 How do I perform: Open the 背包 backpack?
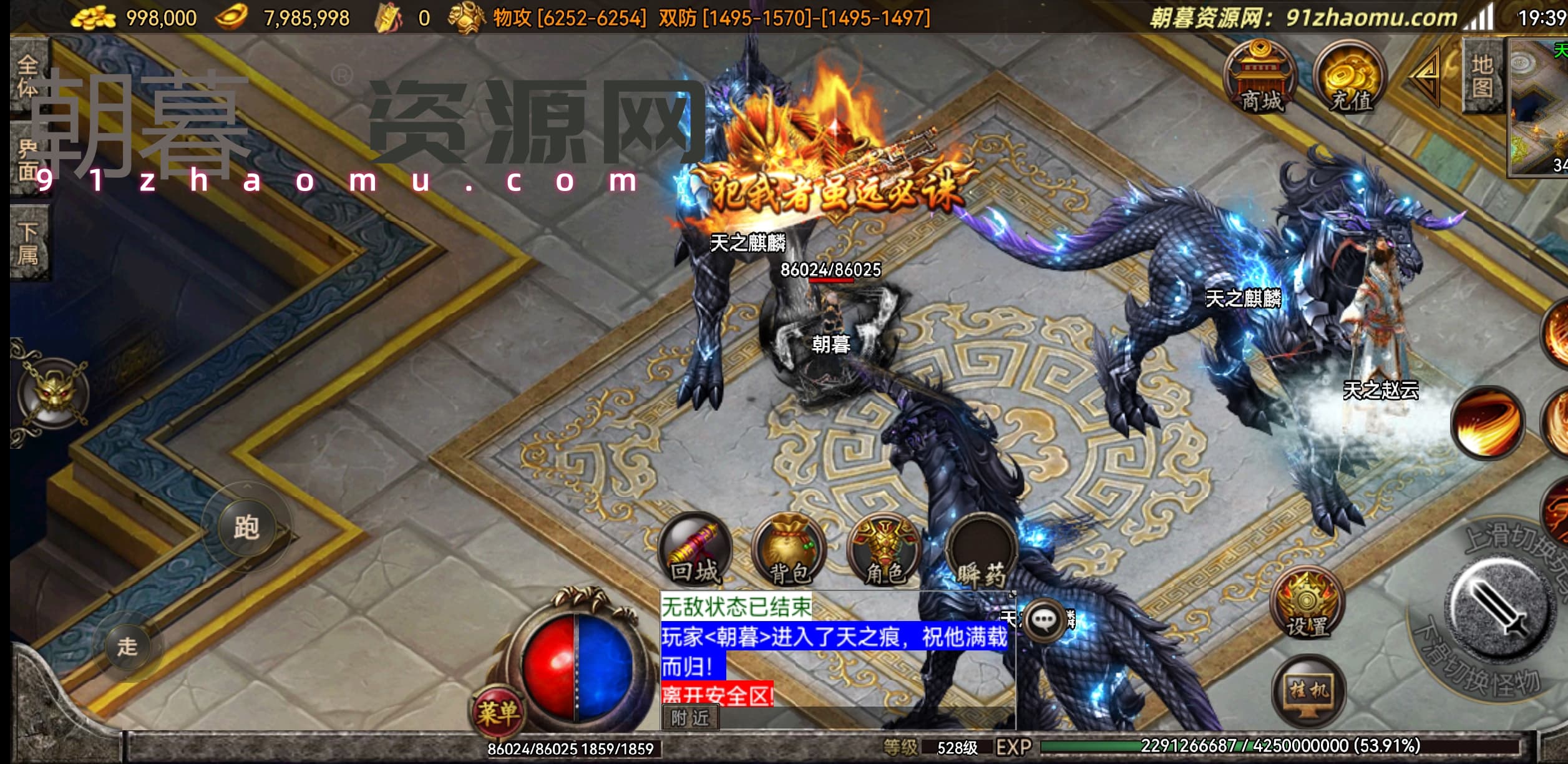coord(789,551)
